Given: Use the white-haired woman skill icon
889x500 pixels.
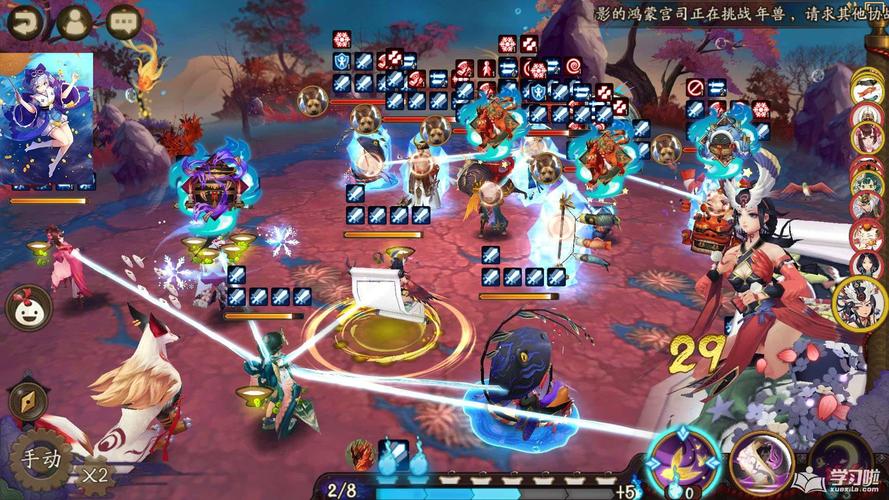Looking at the screenshot, I should coord(760,461).
